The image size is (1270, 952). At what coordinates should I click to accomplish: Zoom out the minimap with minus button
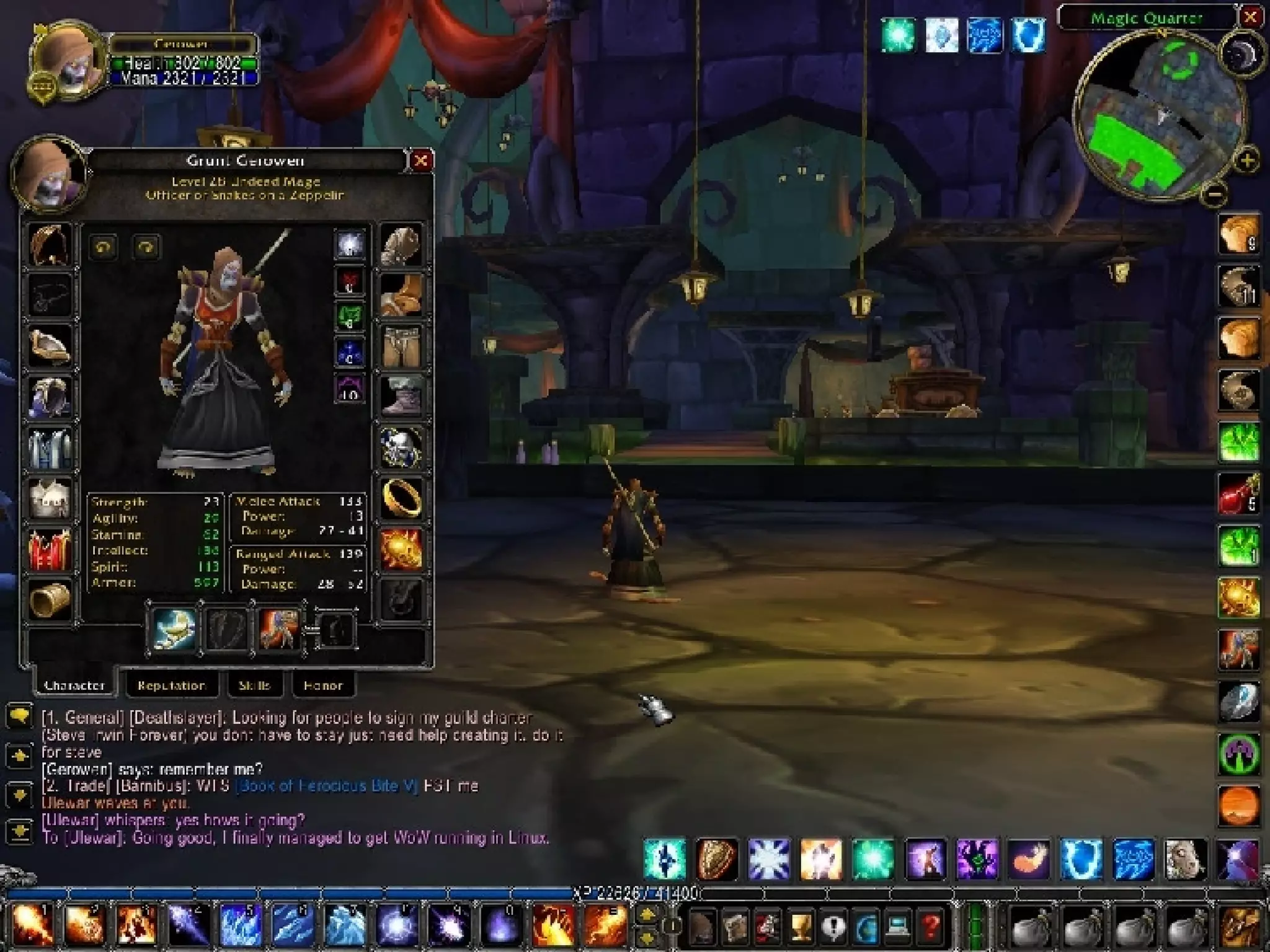1214,195
